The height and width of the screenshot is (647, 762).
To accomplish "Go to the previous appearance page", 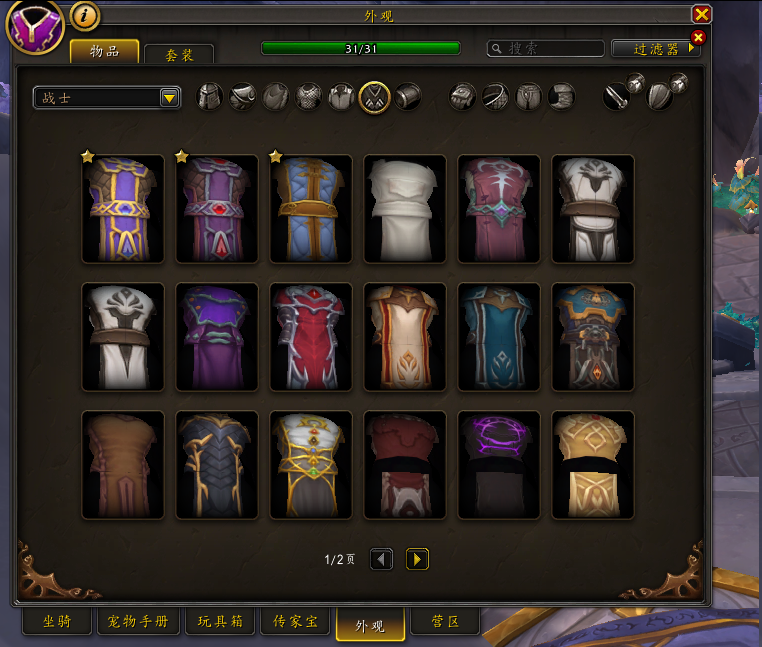I will tap(381, 559).
